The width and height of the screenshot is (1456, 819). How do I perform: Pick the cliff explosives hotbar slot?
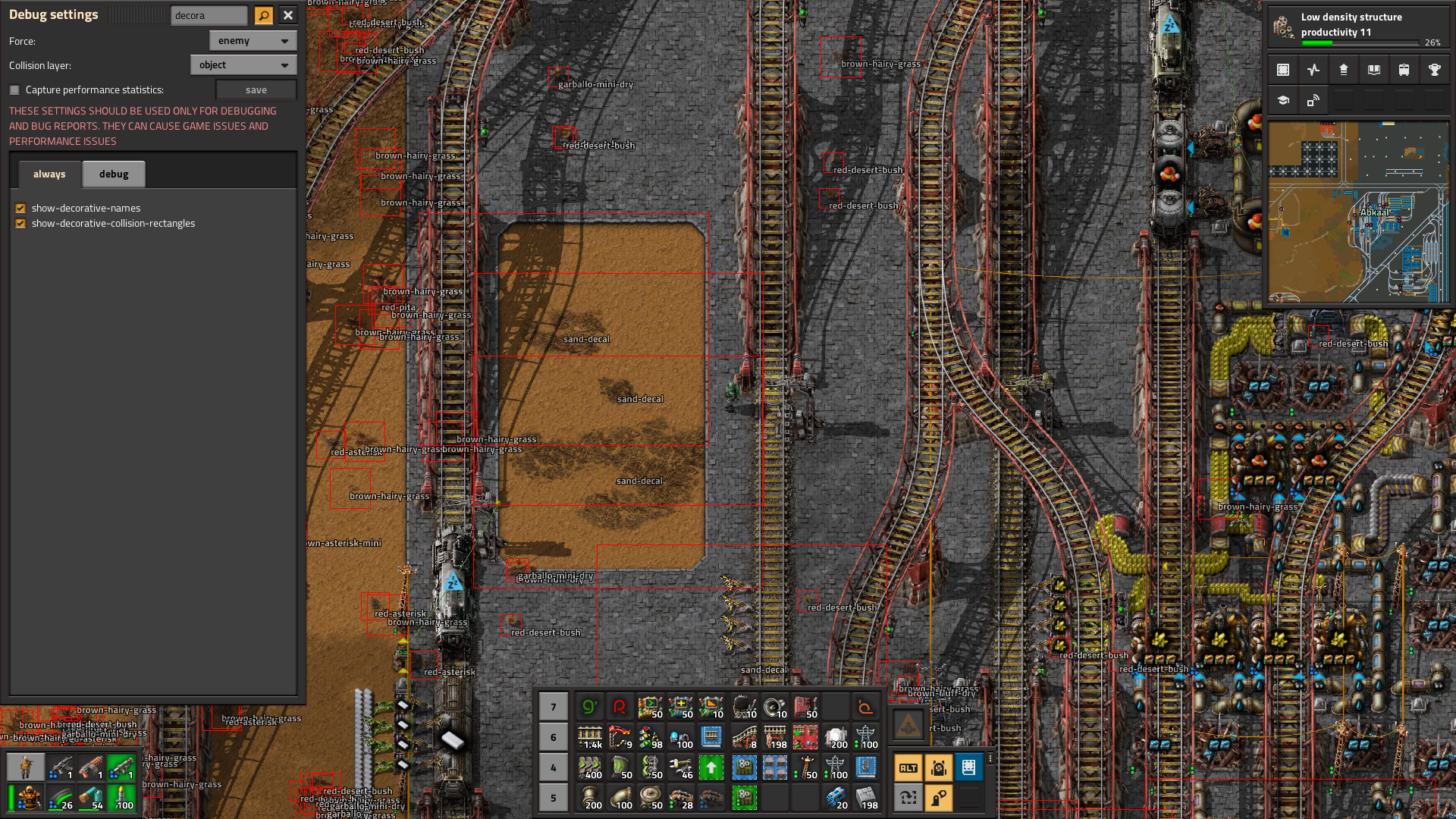coord(835,798)
